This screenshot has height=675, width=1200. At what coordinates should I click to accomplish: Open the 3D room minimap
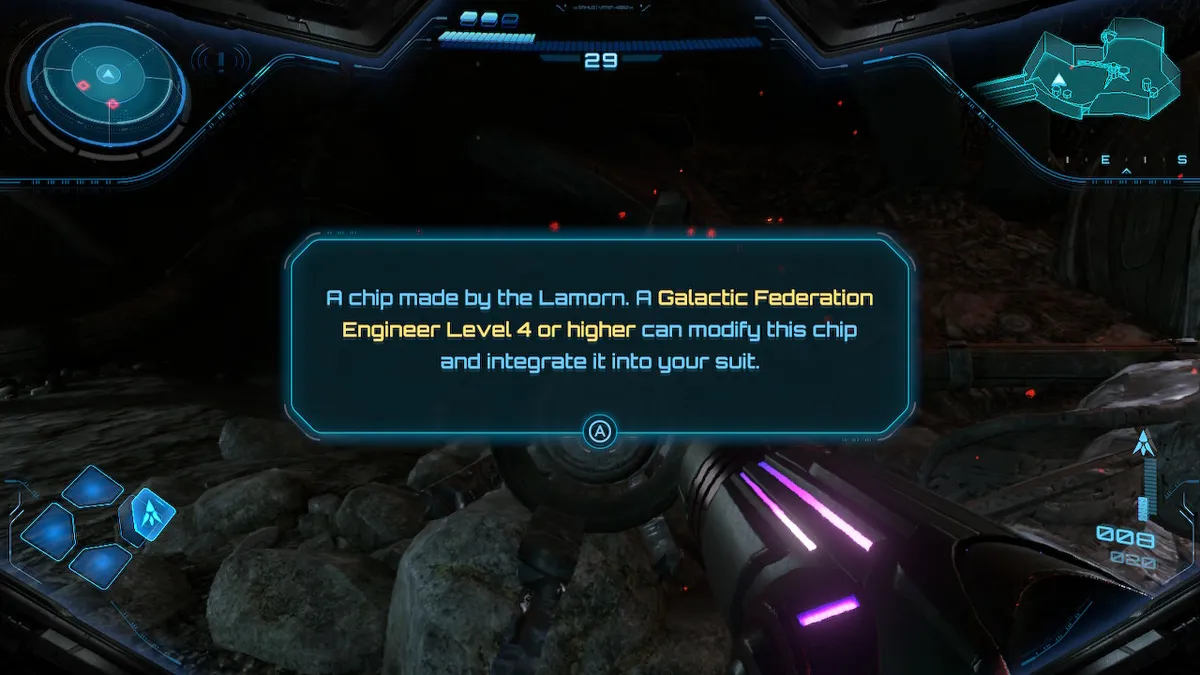[x=1088, y=70]
